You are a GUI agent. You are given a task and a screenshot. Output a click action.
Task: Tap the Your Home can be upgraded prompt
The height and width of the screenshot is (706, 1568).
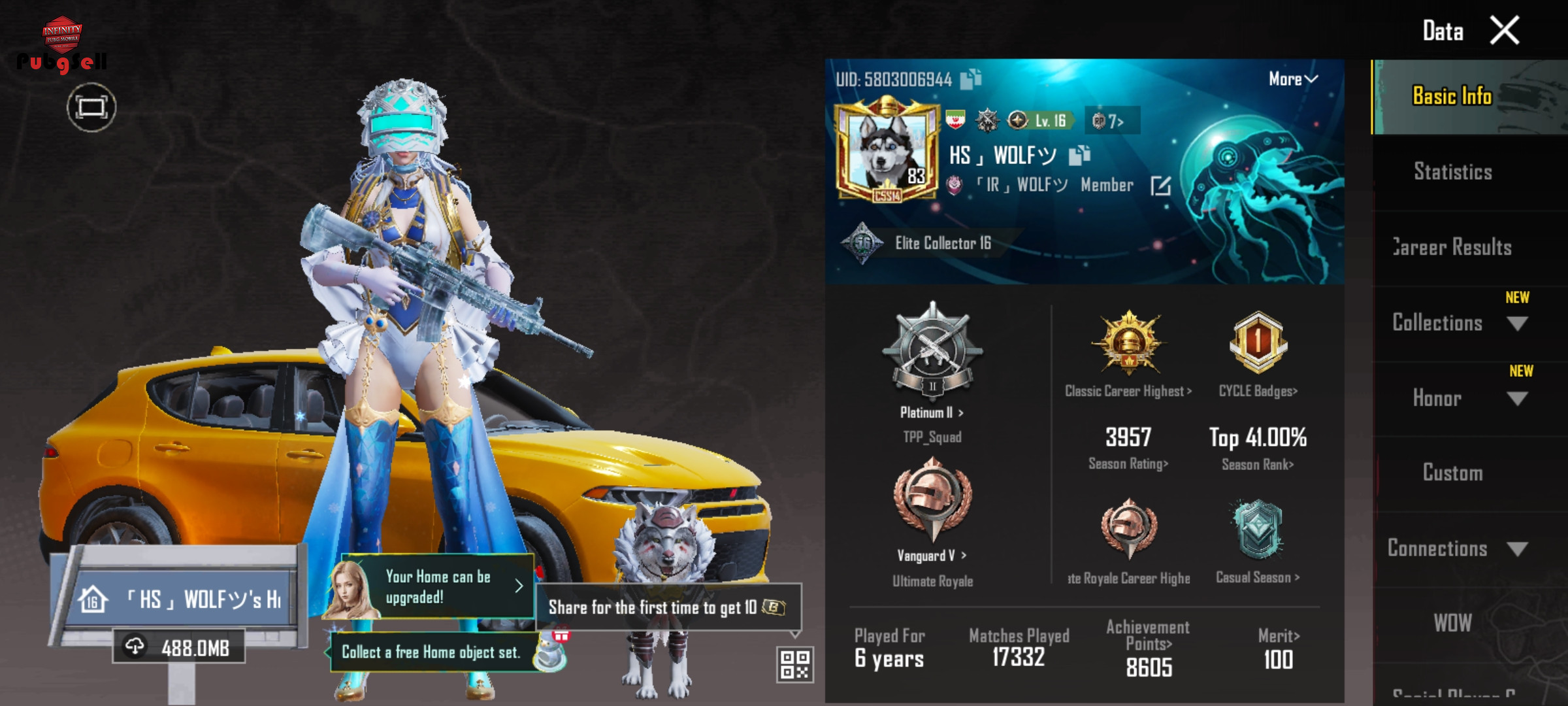coord(438,586)
